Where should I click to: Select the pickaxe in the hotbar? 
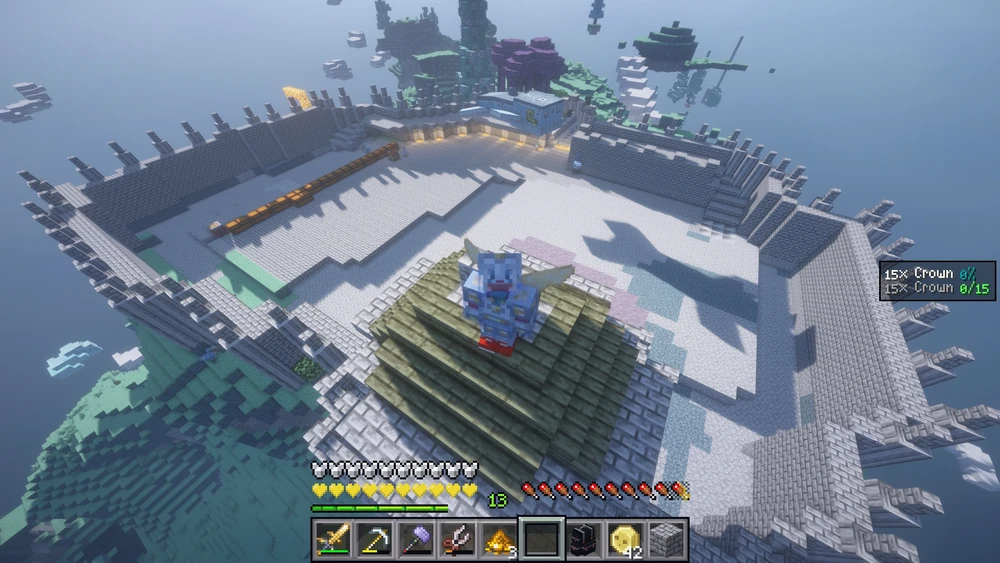coord(374,539)
